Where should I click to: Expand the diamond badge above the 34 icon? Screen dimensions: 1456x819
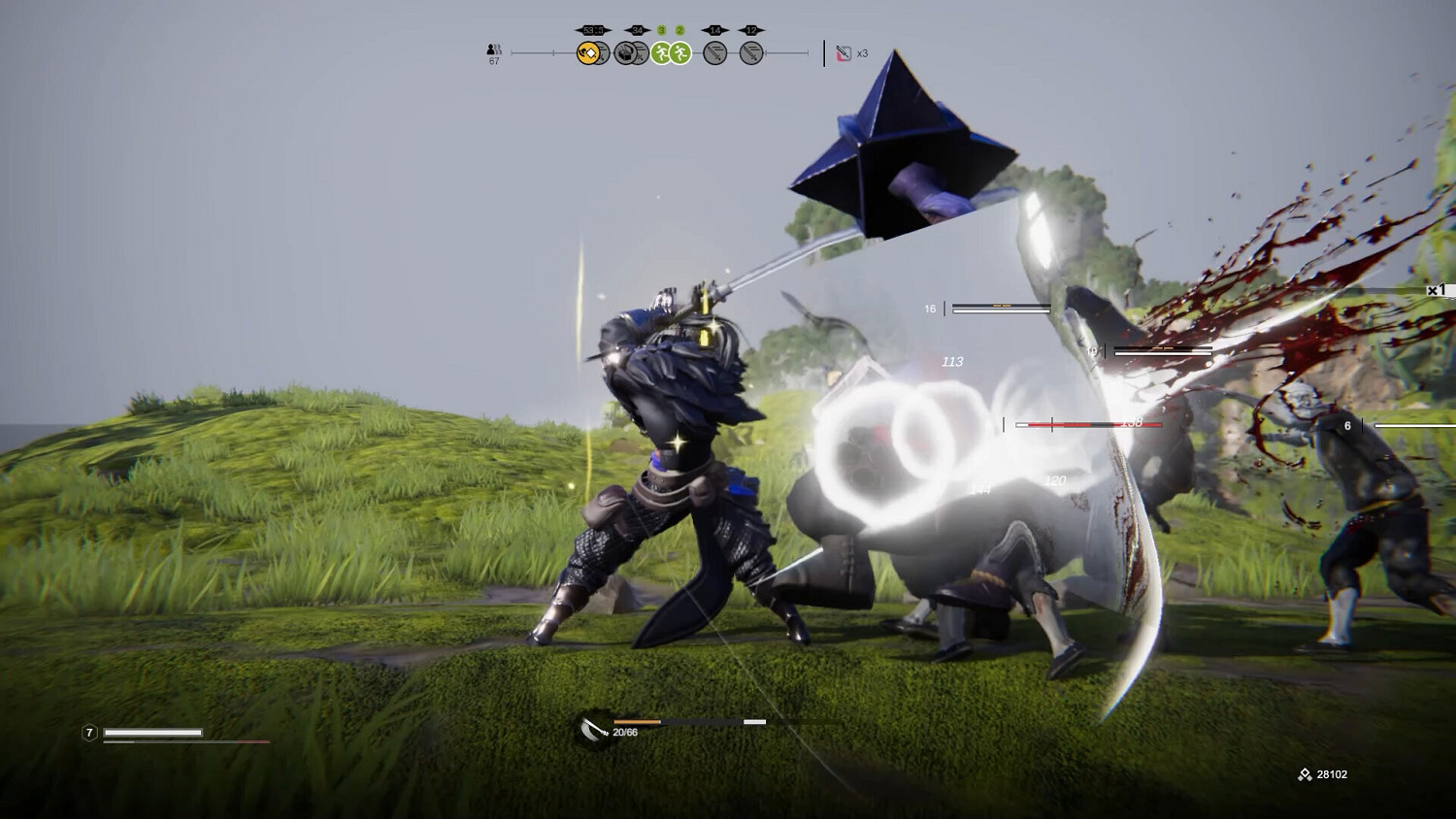point(637,29)
